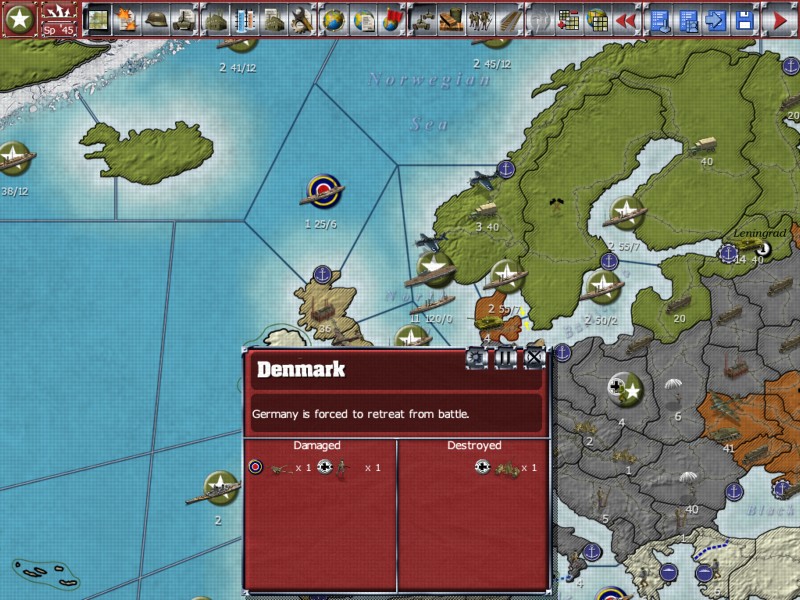800x600 pixels.
Task: Click the red double-arrow rewind button
Action: [626, 18]
